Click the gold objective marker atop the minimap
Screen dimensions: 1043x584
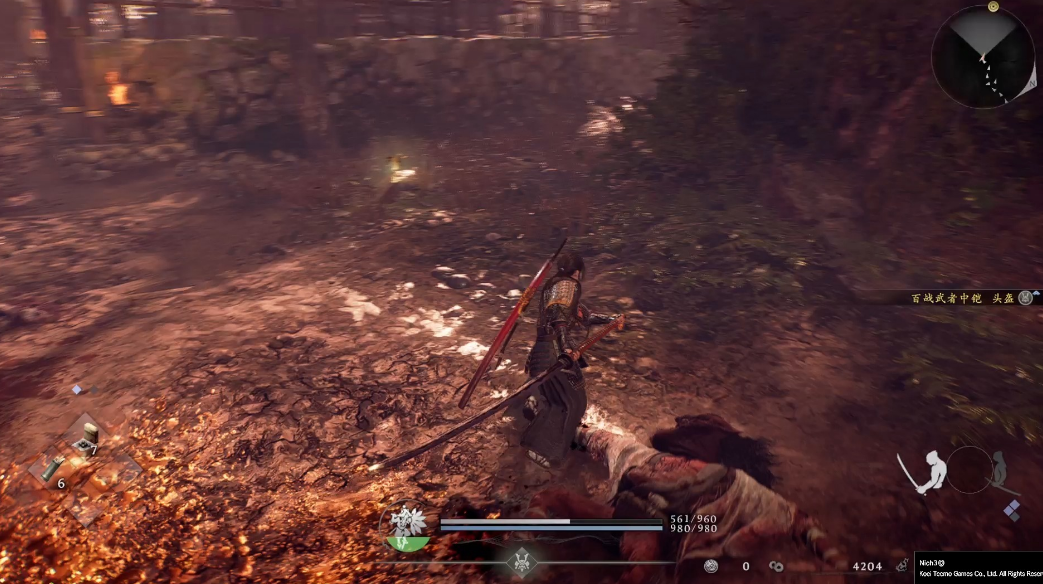(994, 6)
